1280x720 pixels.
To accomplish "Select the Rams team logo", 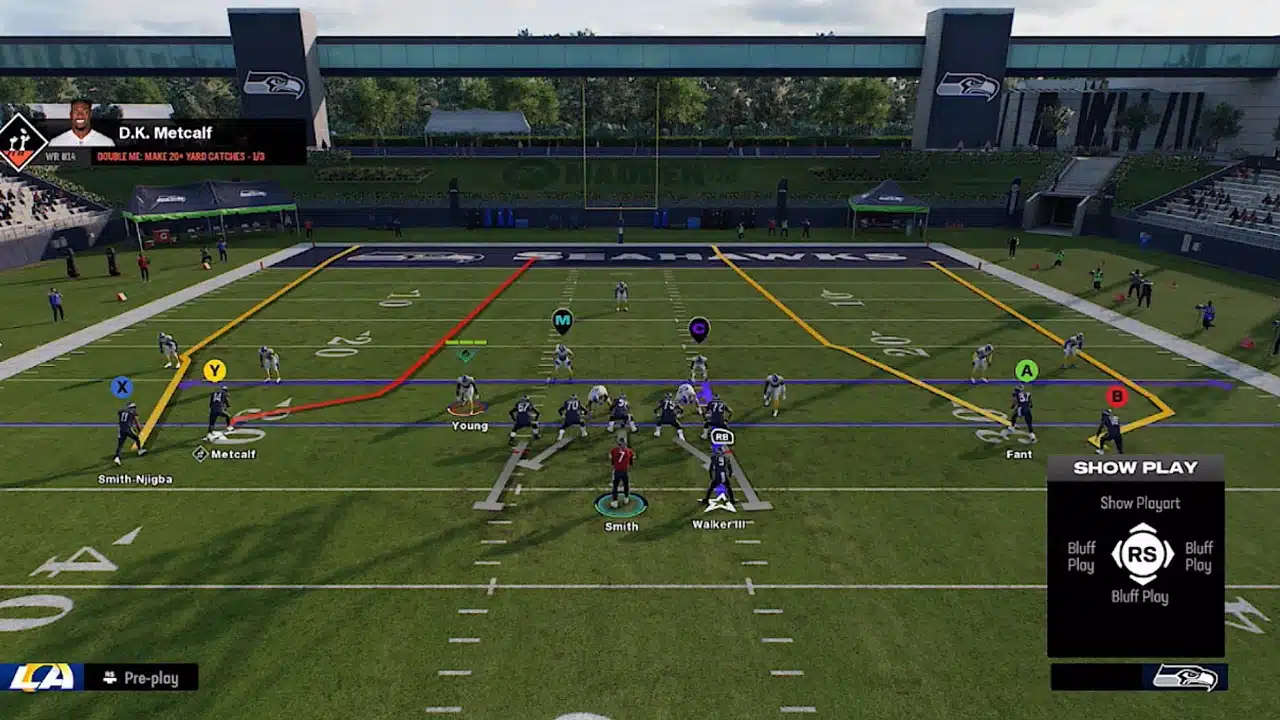I will [41, 677].
